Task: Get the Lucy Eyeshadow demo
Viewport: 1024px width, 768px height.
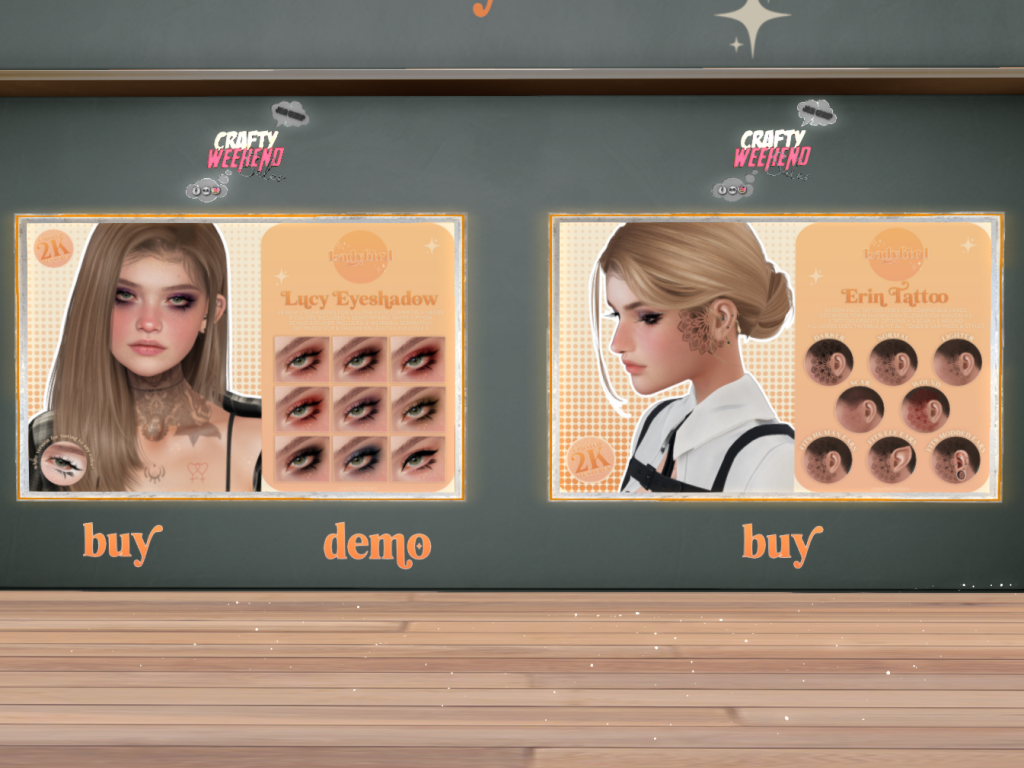Action: tap(377, 544)
